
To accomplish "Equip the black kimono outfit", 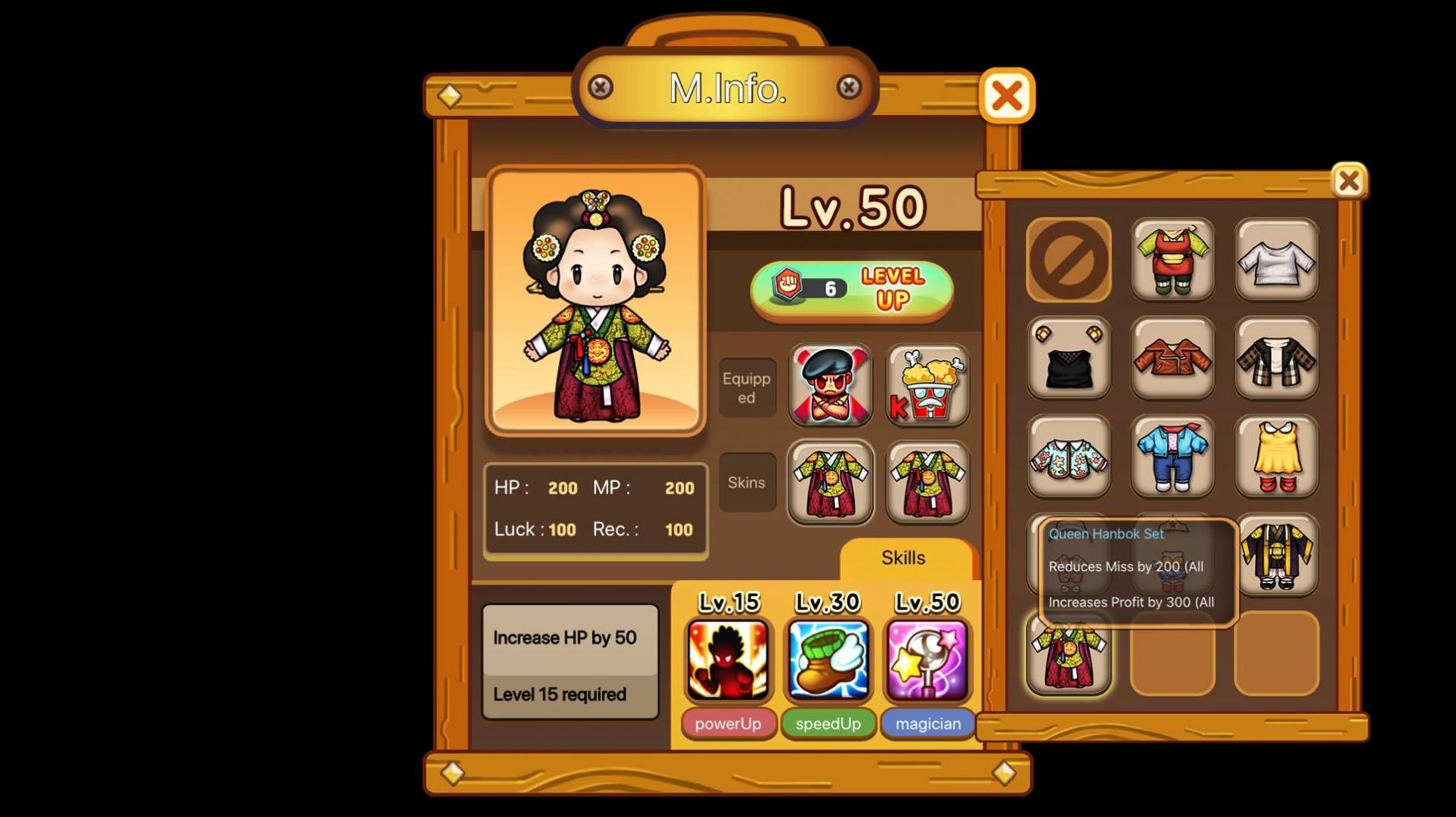I will pos(1276,556).
